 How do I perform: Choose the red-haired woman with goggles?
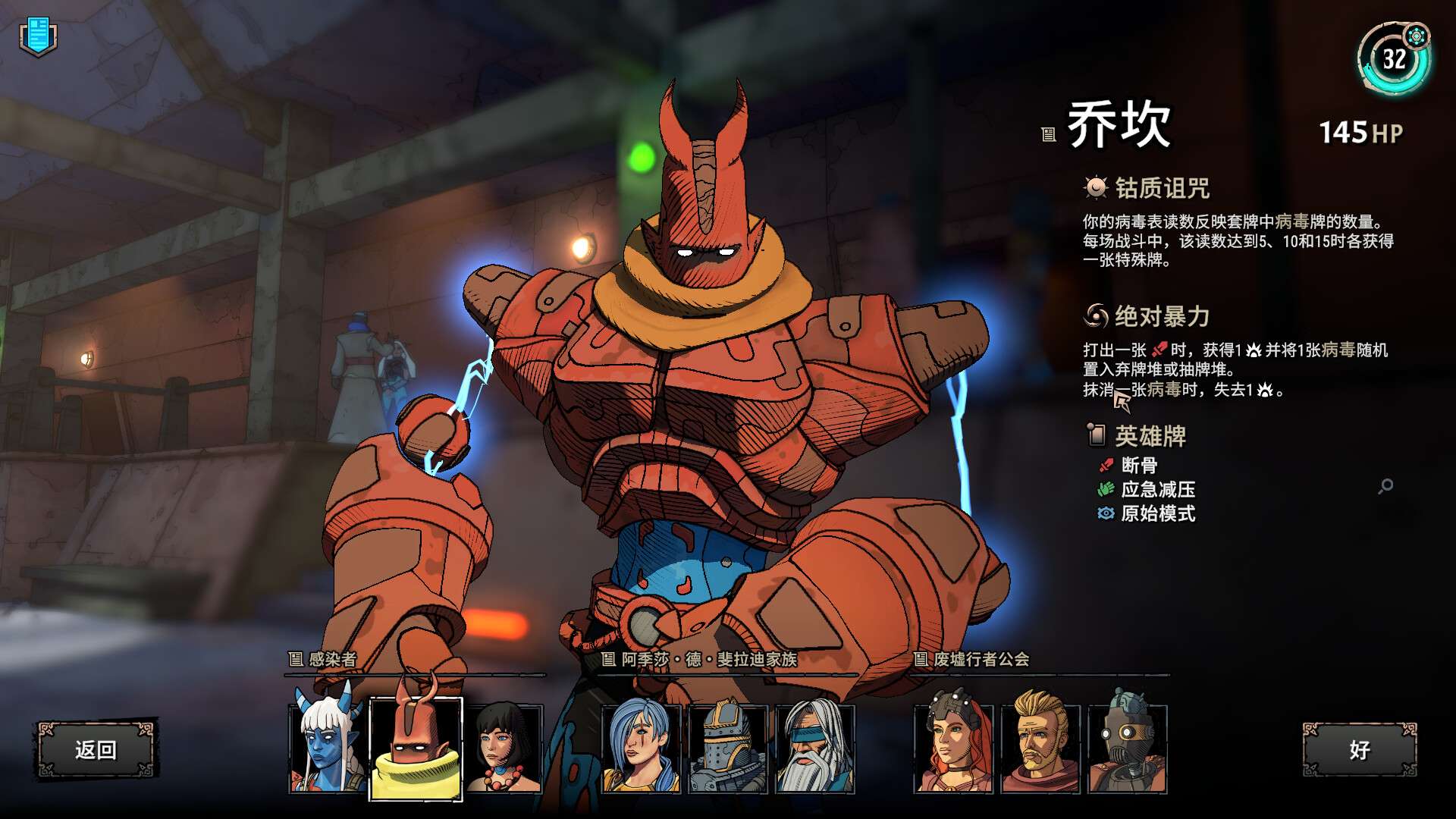click(x=953, y=748)
